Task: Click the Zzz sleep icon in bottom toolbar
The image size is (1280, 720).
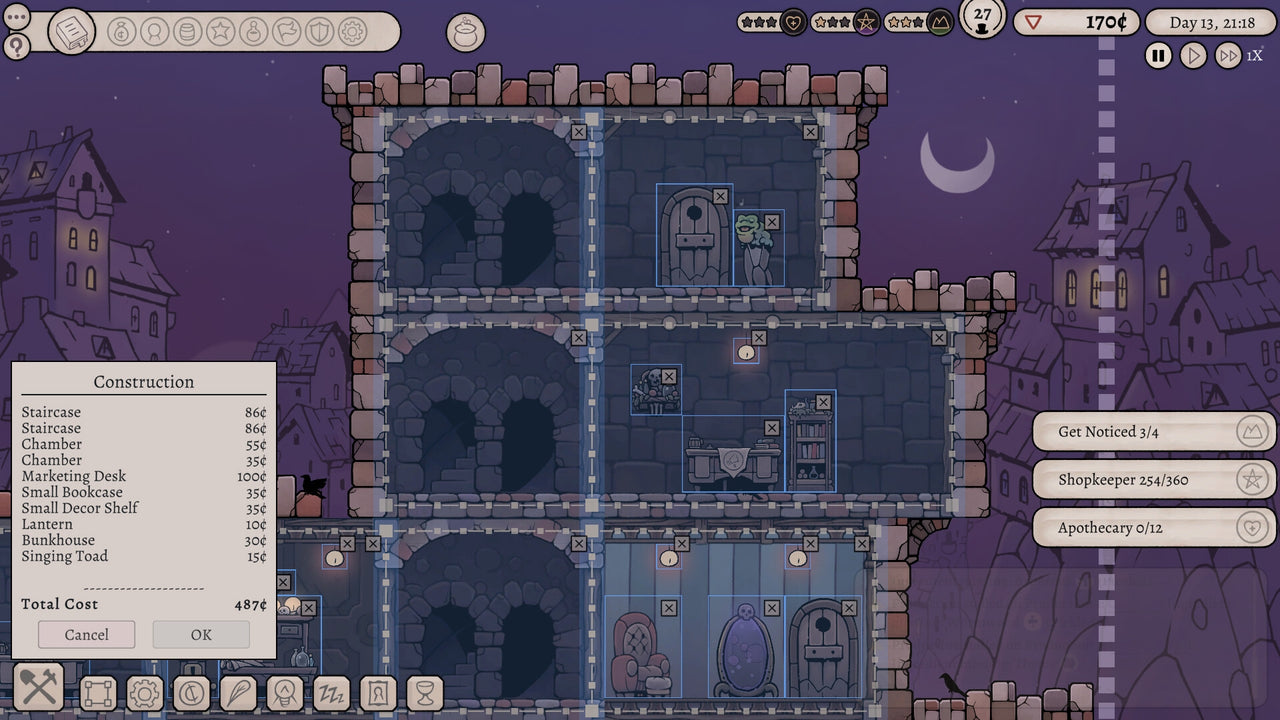Action: [x=332, y=690]
